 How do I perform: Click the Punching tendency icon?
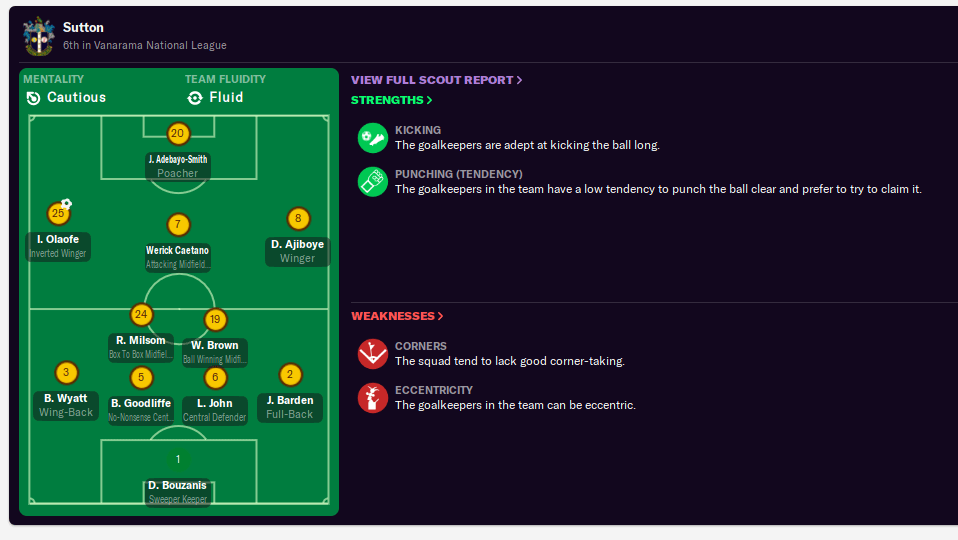point(373,181)
